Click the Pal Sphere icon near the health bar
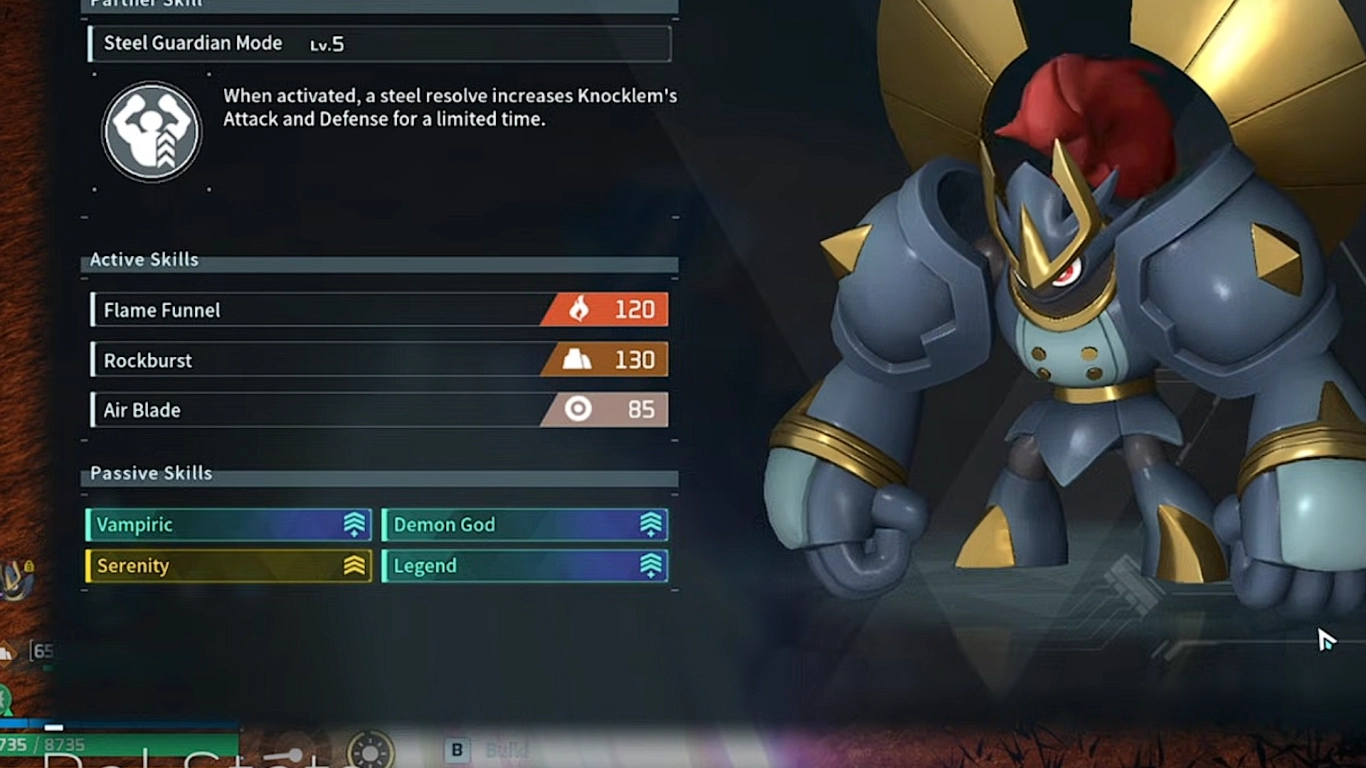This screenshot has height=768, width=1366. tap(6, 697)
